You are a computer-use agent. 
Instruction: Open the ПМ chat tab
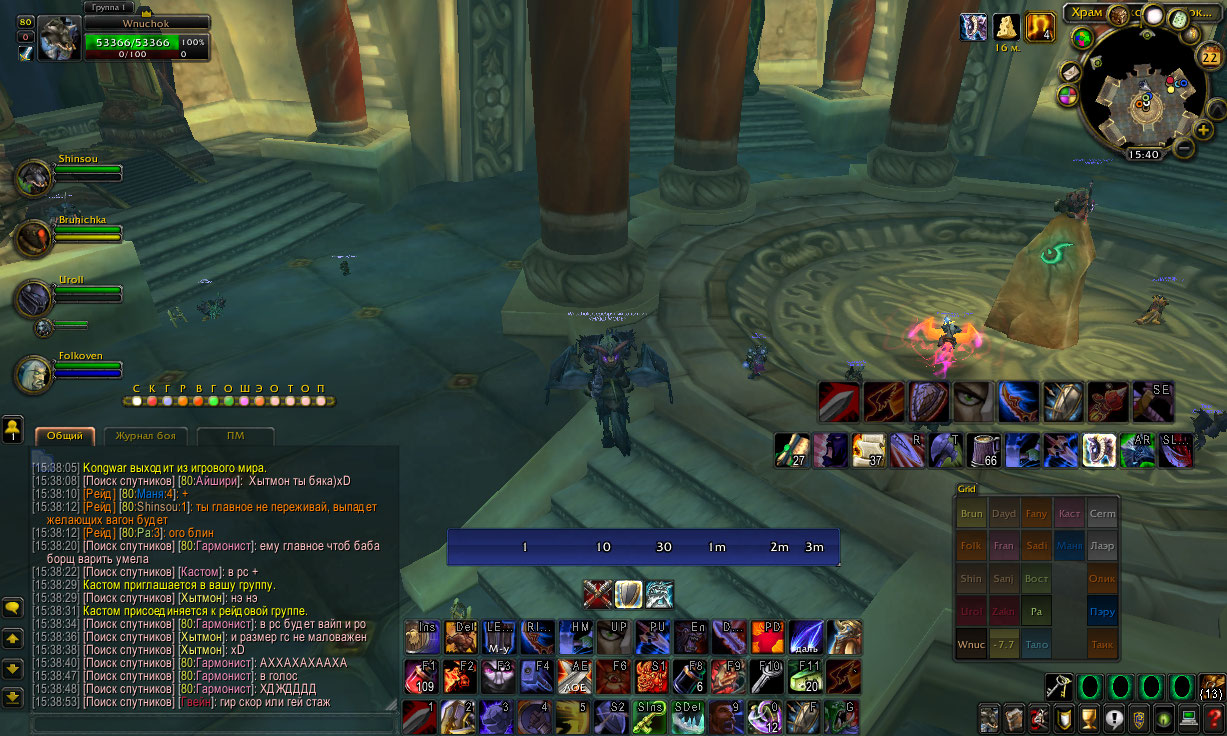235,436
